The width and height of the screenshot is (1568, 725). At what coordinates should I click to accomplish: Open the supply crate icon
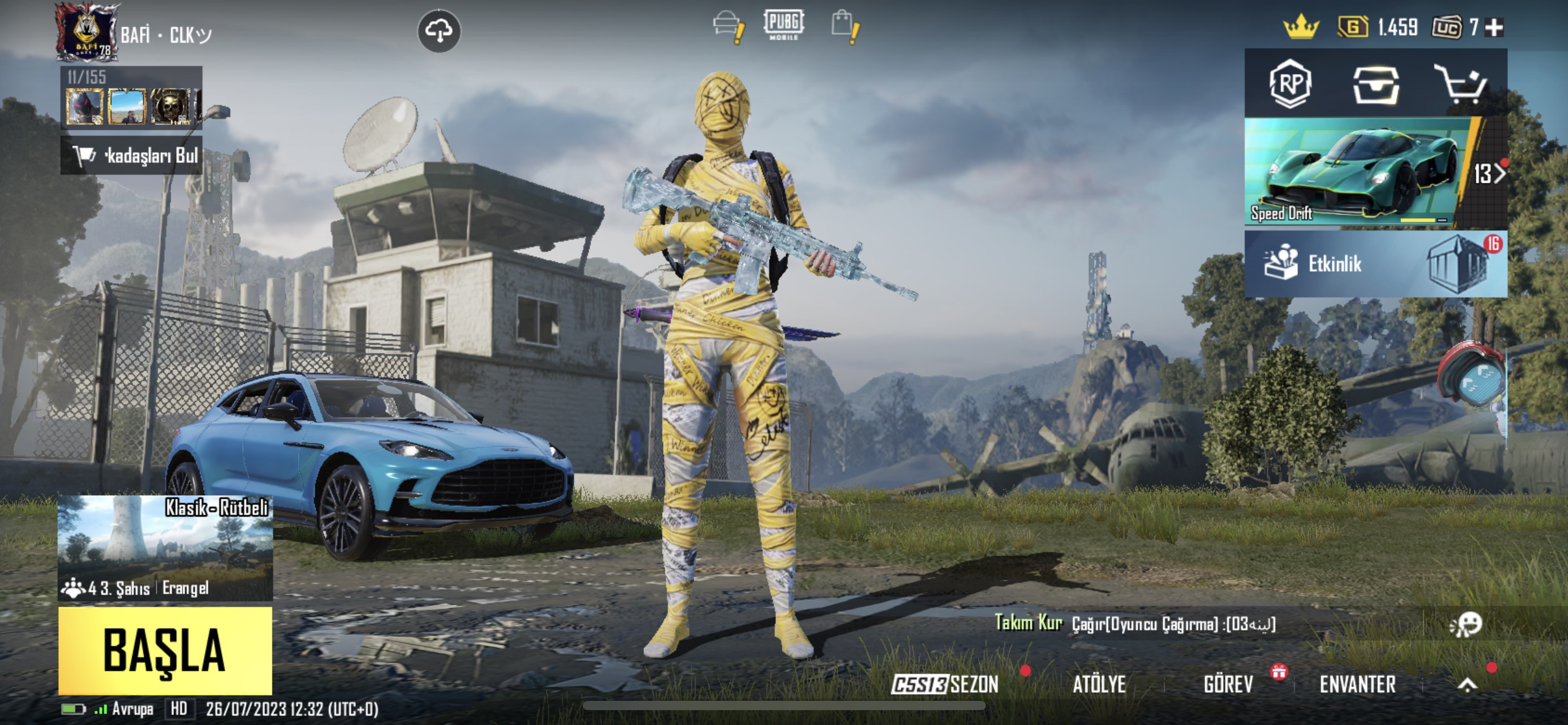click(x=1375, y=85)
